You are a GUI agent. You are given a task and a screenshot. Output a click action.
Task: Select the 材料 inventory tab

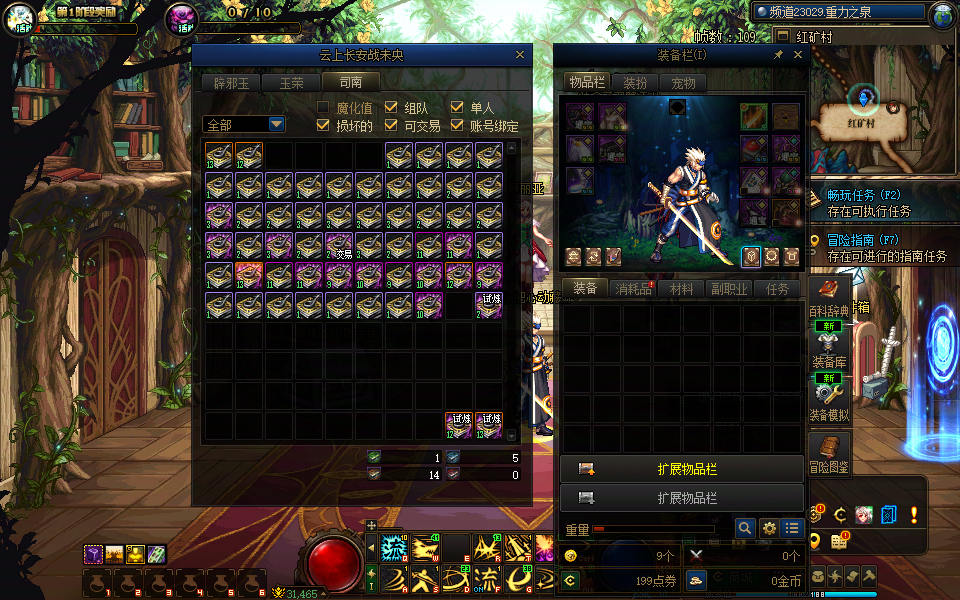pos(681,289)
